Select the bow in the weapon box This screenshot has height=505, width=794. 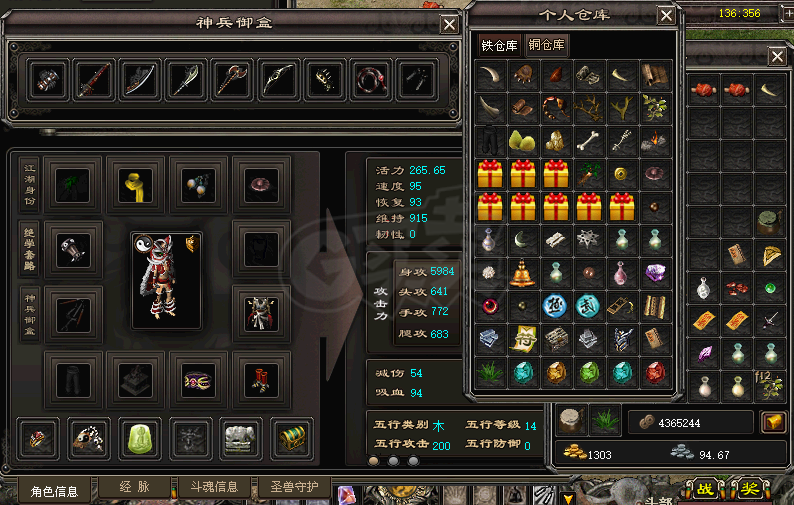277,79
